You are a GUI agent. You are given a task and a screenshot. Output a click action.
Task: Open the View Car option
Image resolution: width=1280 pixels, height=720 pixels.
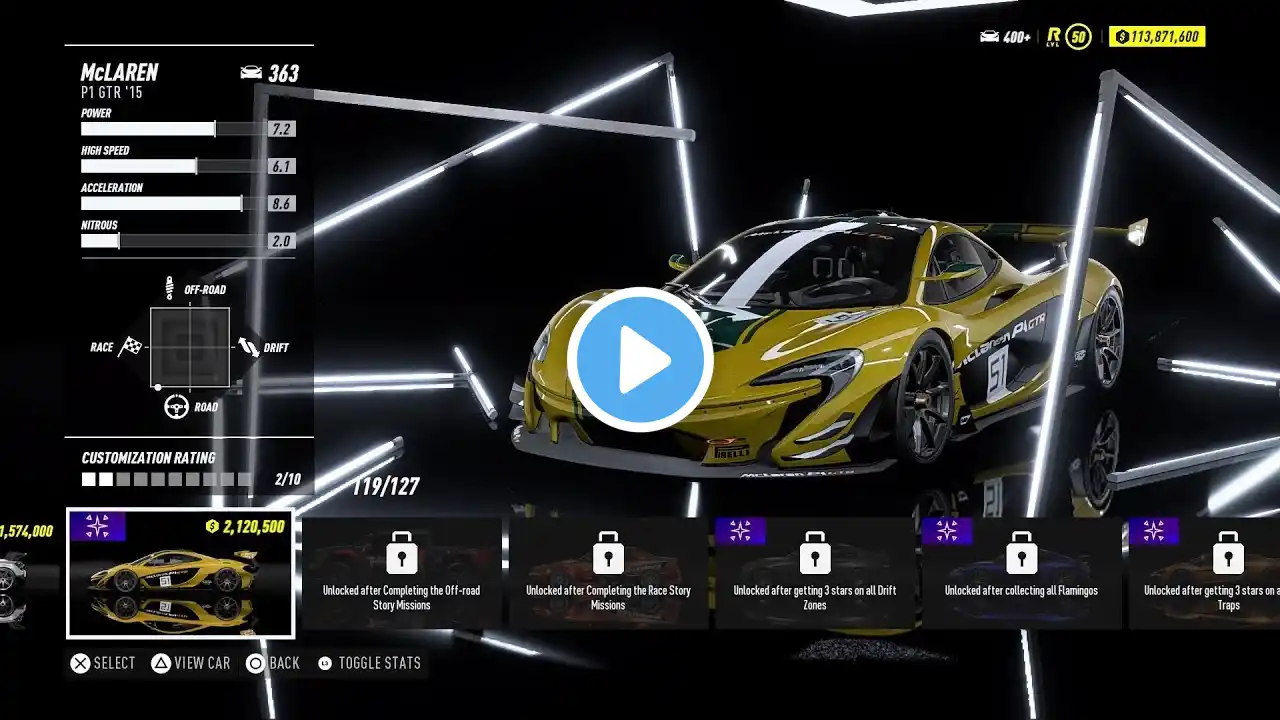tap(190, 663)
